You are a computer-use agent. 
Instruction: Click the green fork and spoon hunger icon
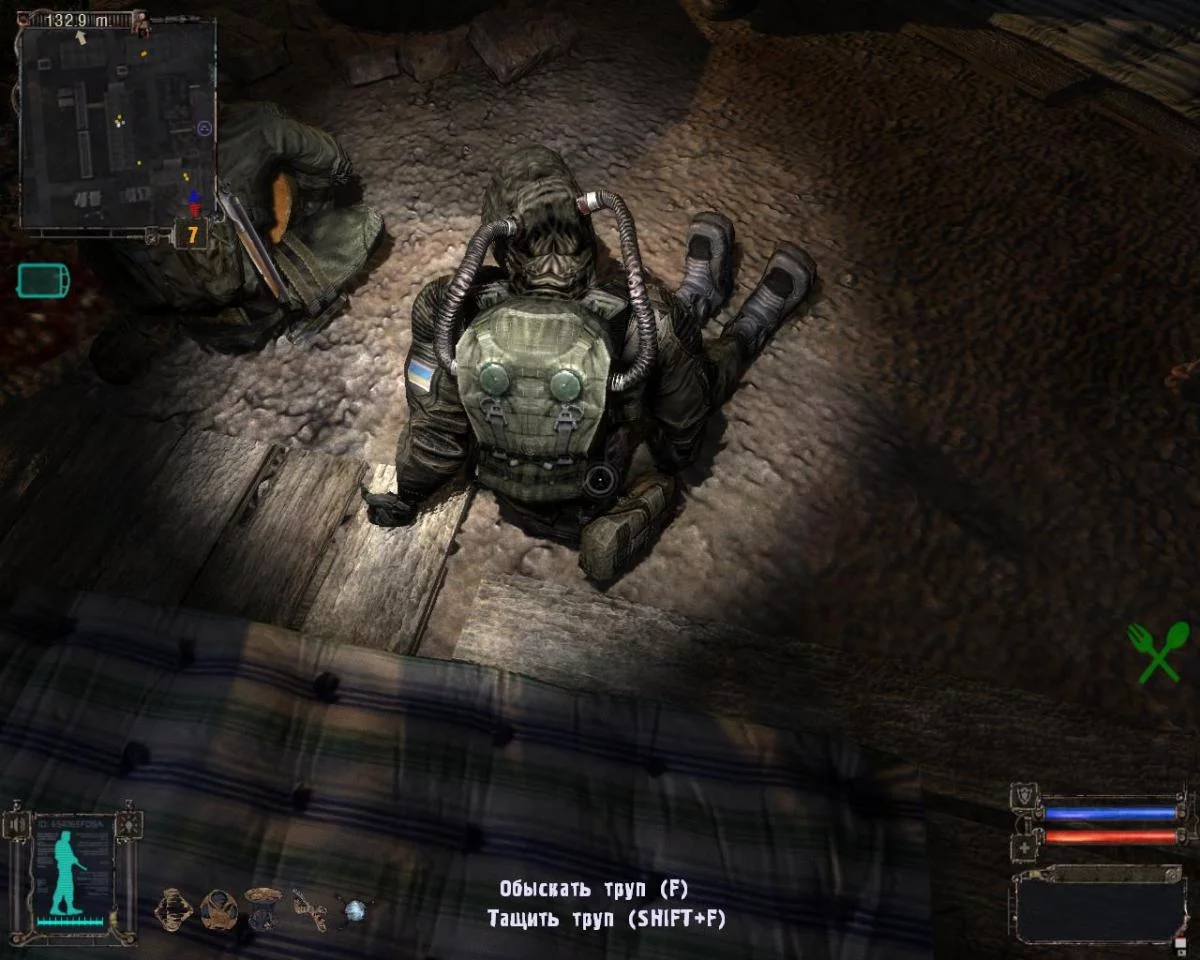click(1158, 651)
